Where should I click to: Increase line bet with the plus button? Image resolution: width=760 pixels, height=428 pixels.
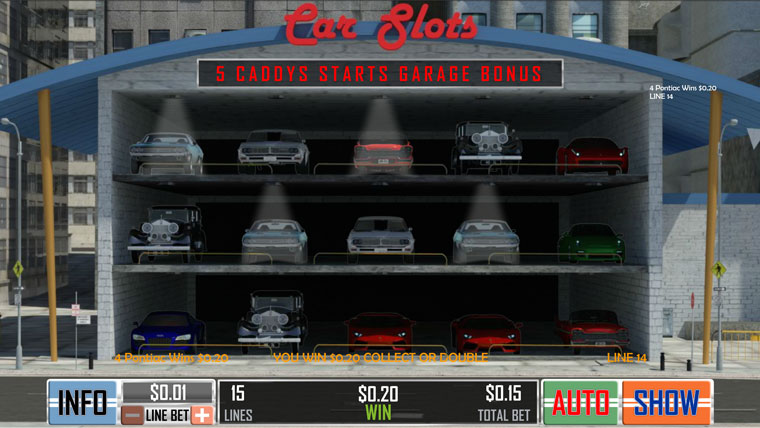pyautogui.click(x=202, y=415)
